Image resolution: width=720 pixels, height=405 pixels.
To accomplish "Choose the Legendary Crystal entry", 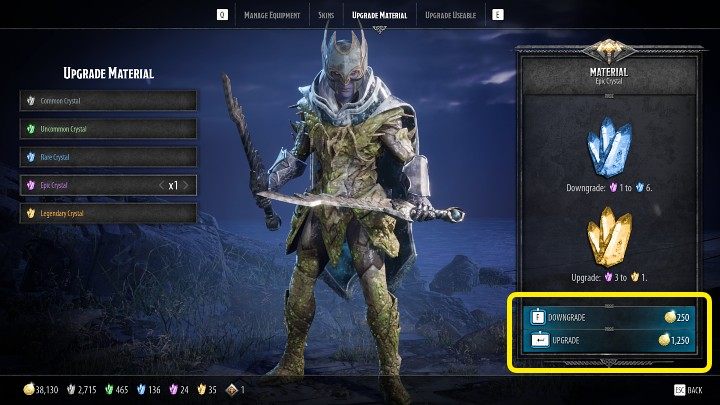I will [108, 213].
